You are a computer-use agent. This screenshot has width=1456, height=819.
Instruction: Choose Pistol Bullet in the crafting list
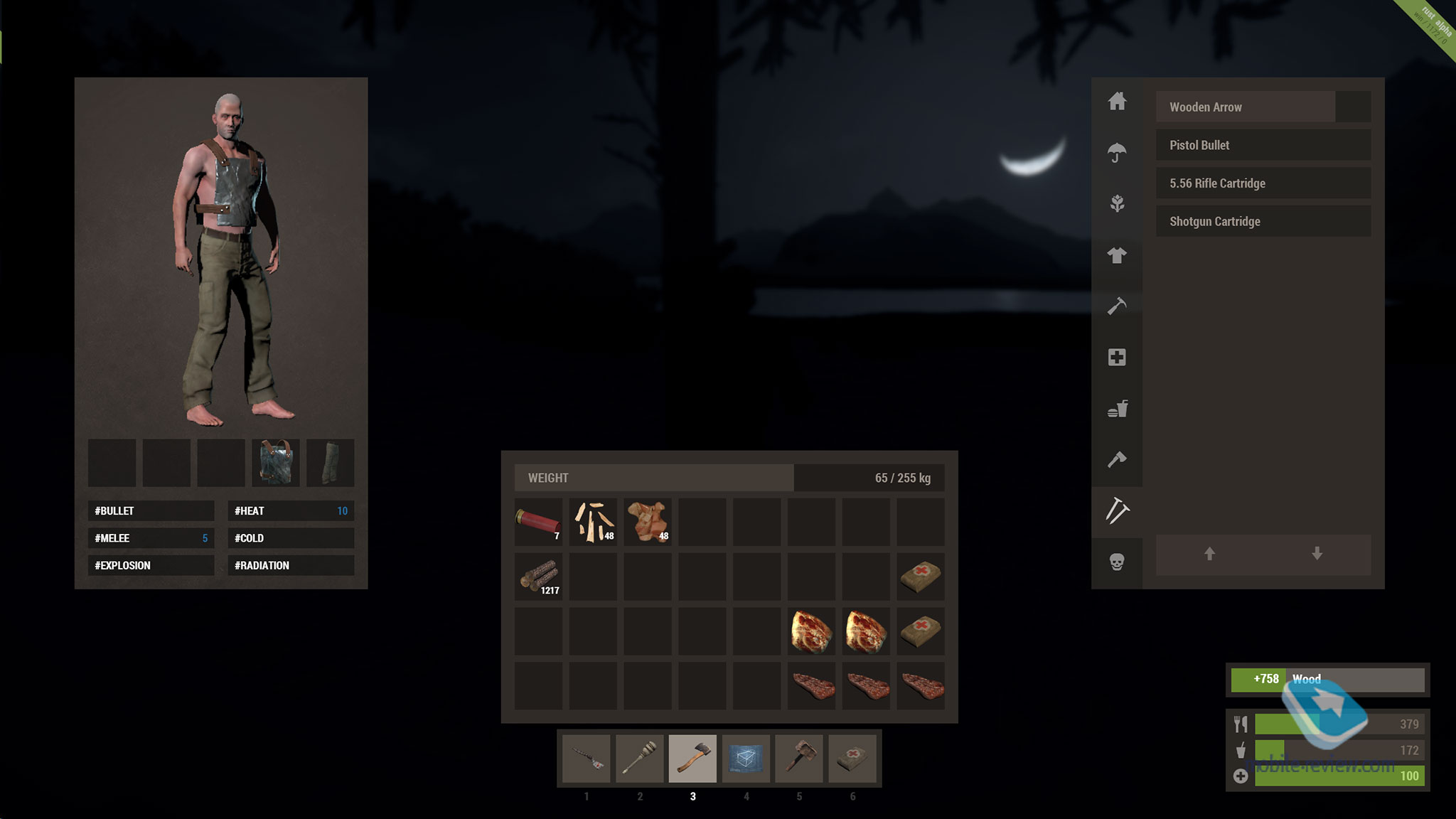click(x=1263, y=145)
